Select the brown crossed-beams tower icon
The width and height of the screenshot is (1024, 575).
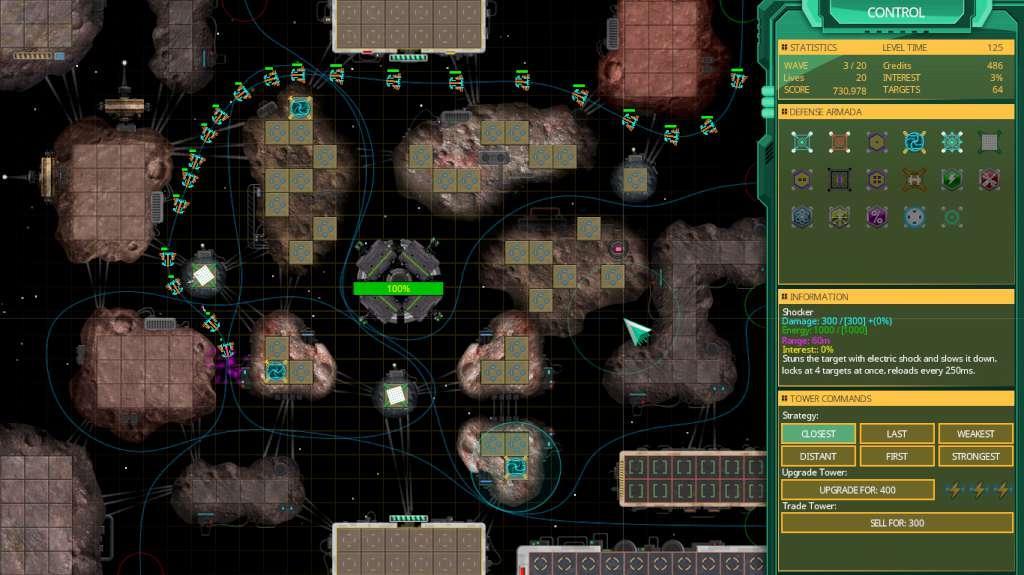913,180
